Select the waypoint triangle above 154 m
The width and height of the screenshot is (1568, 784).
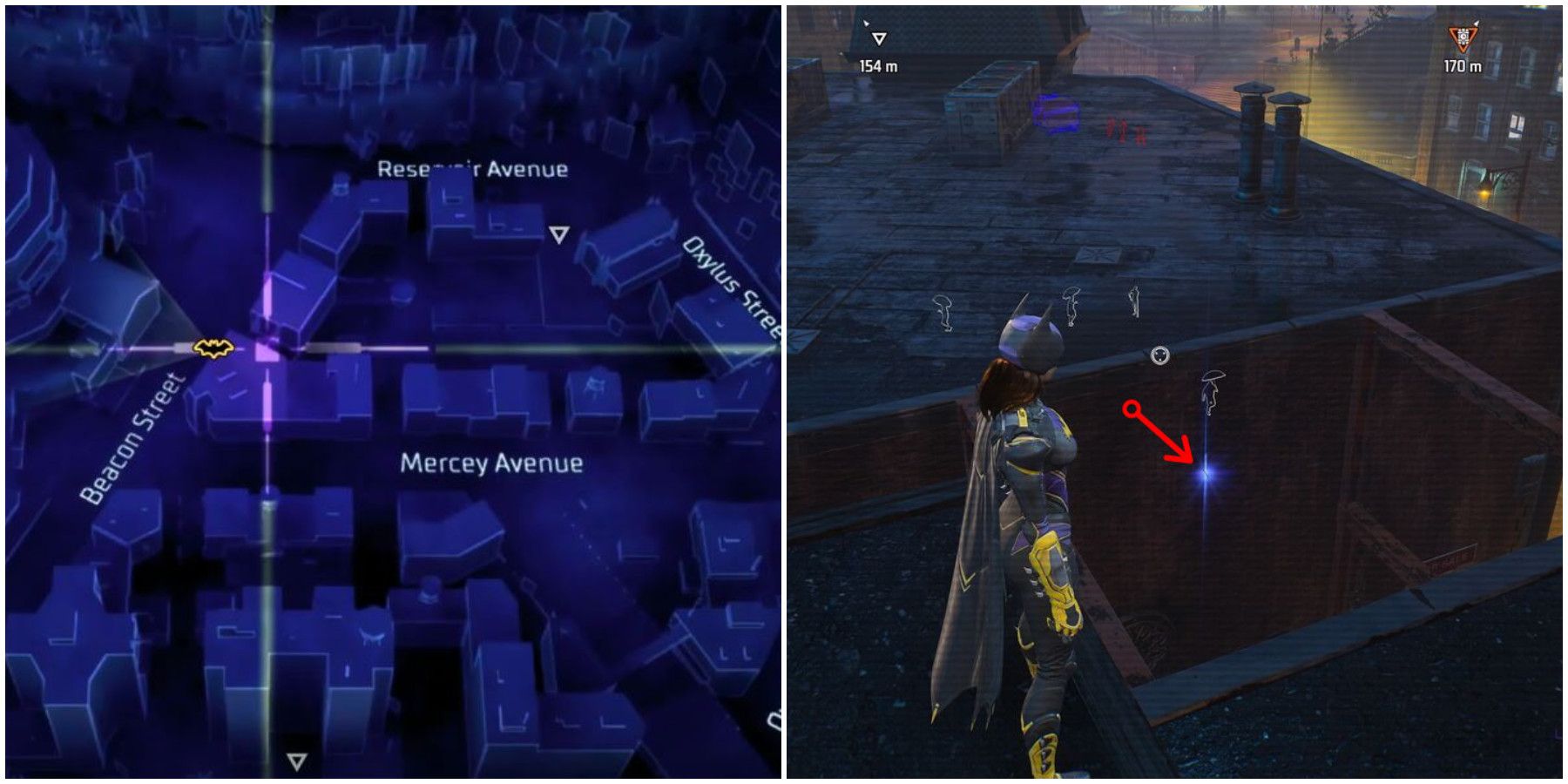tap(879, 37)
